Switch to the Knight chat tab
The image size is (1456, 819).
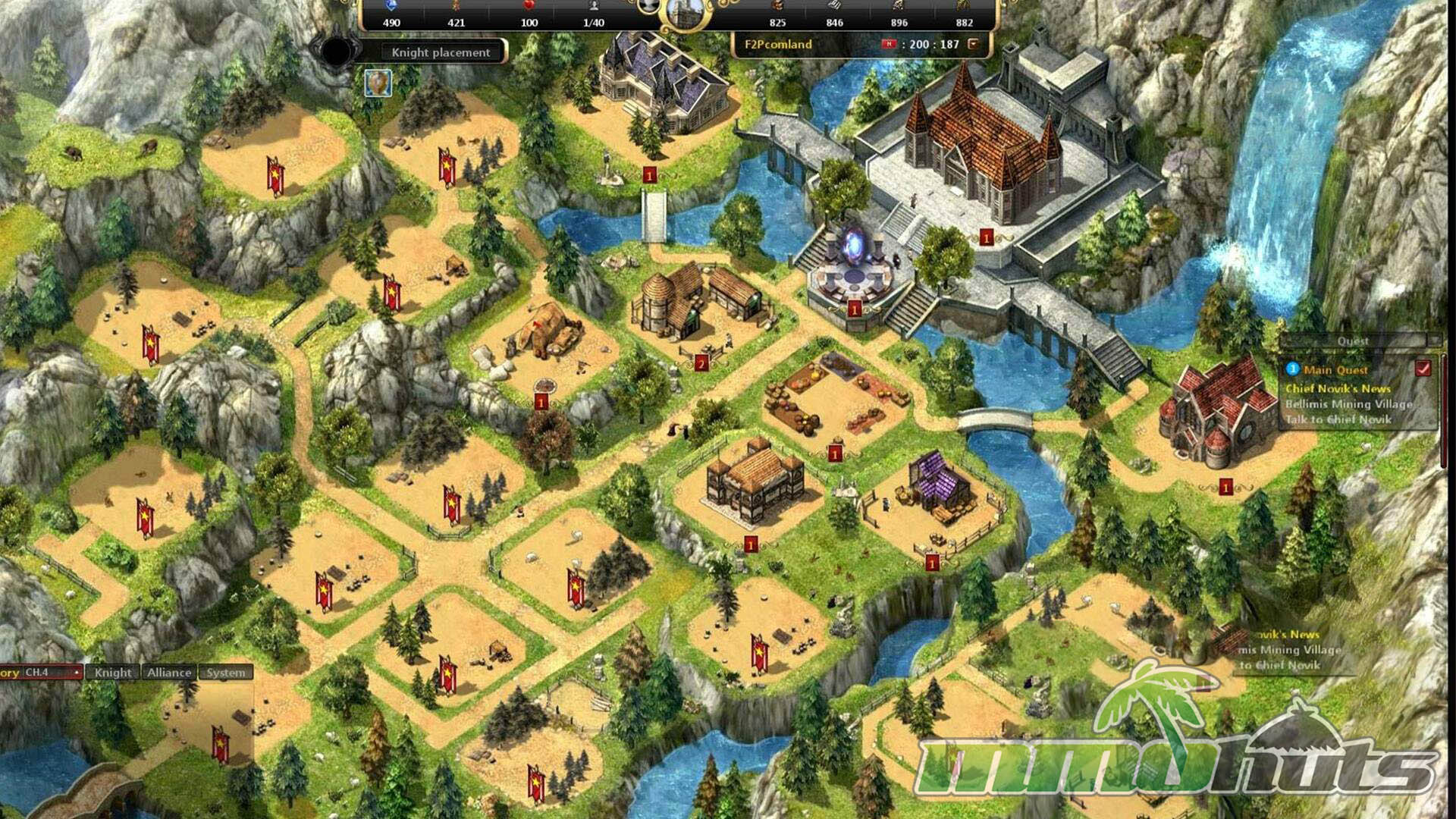(113, 672)
